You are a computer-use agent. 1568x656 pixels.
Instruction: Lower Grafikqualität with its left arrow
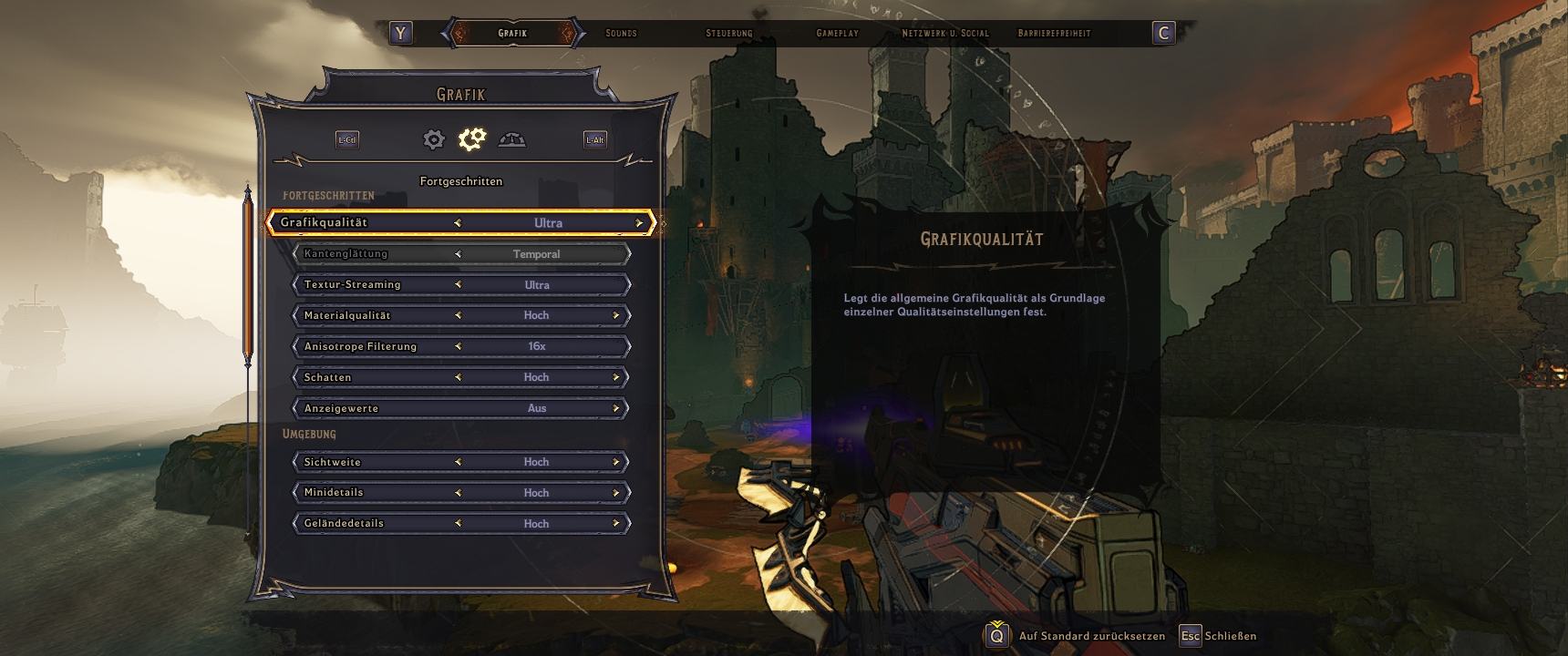coord(458,223)
